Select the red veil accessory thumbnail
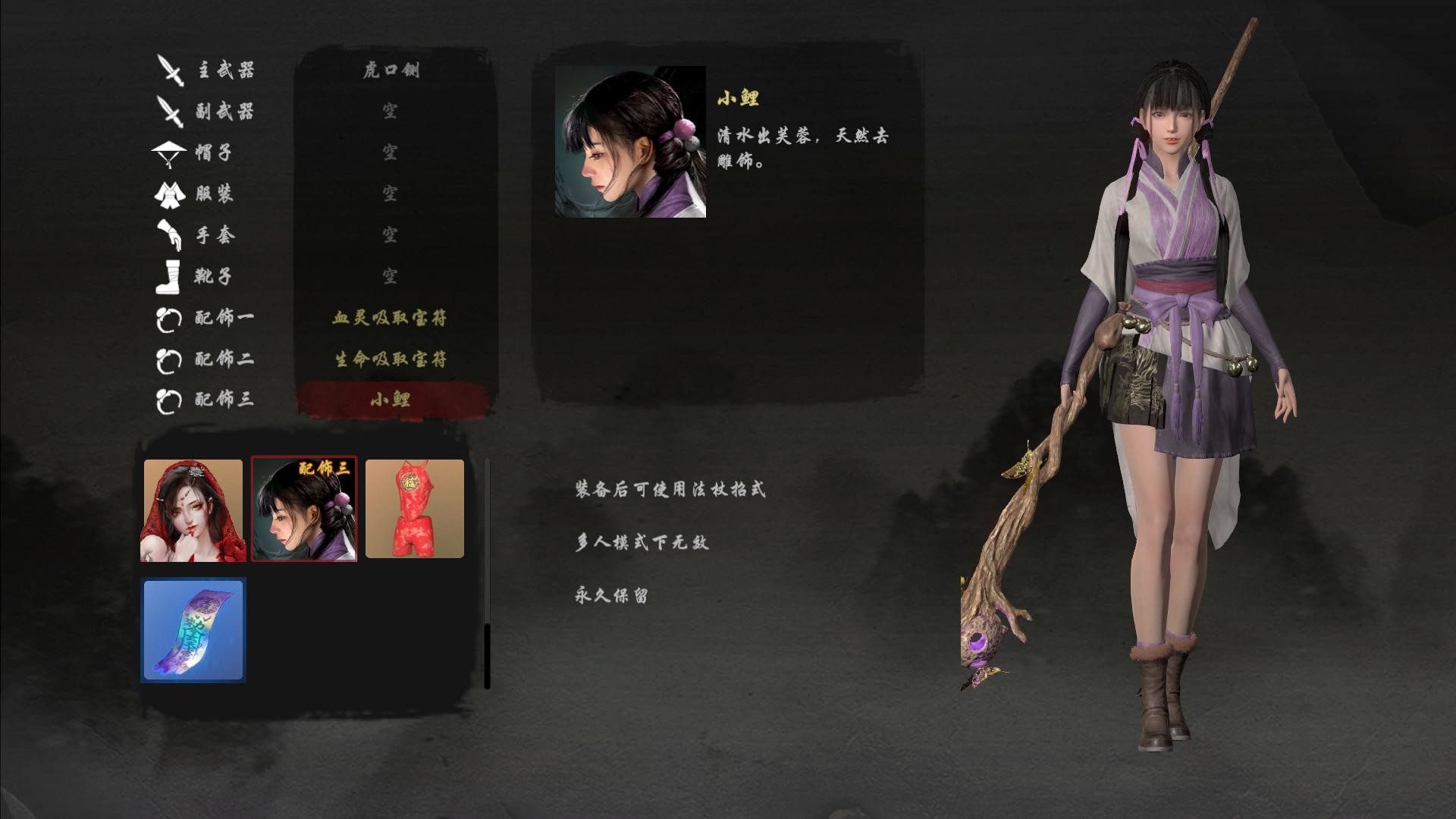This screenshot has height=819, width=1456. (193, 508)
